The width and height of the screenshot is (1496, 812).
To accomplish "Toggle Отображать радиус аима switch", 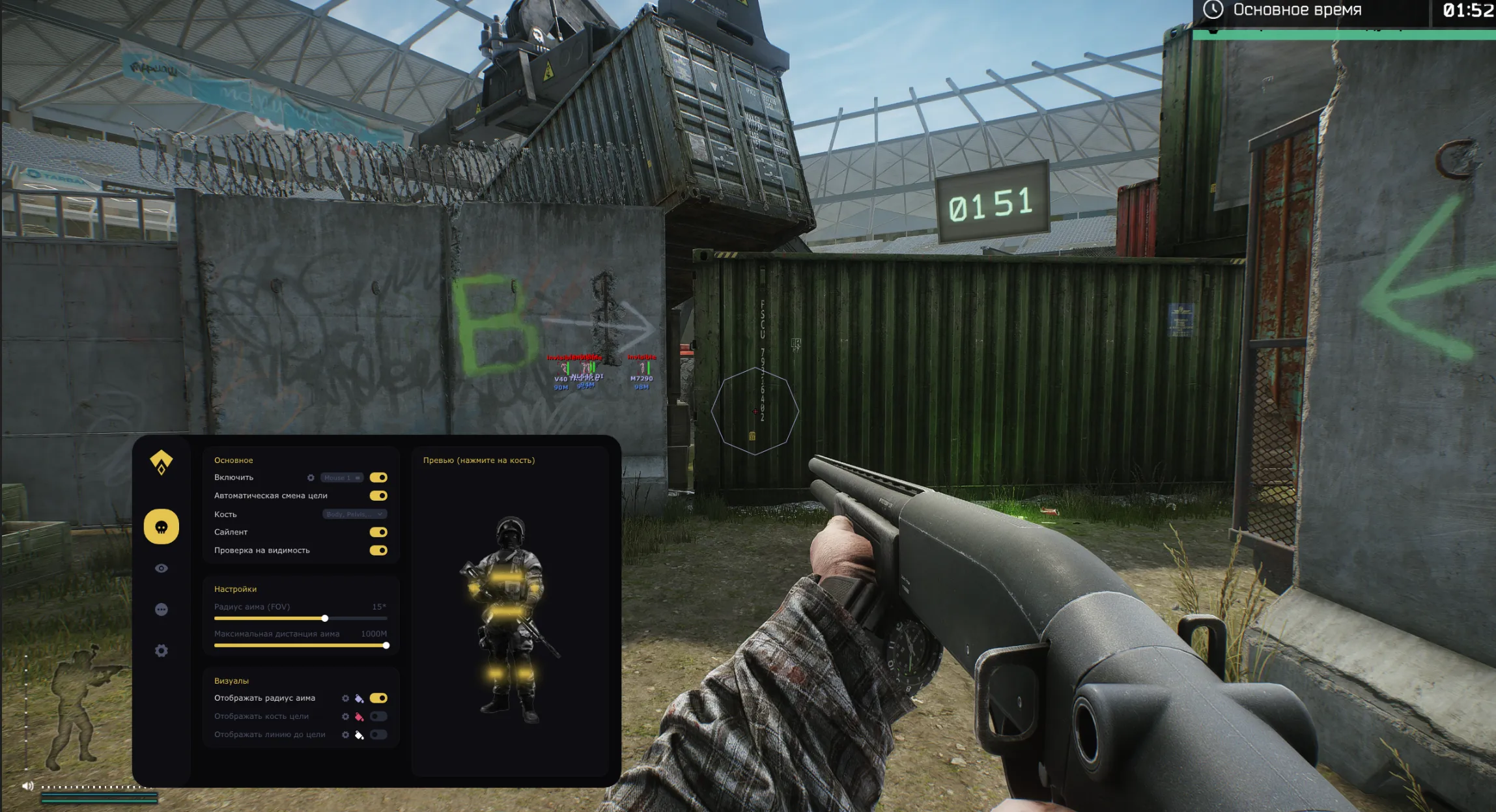I will (378, 698).
